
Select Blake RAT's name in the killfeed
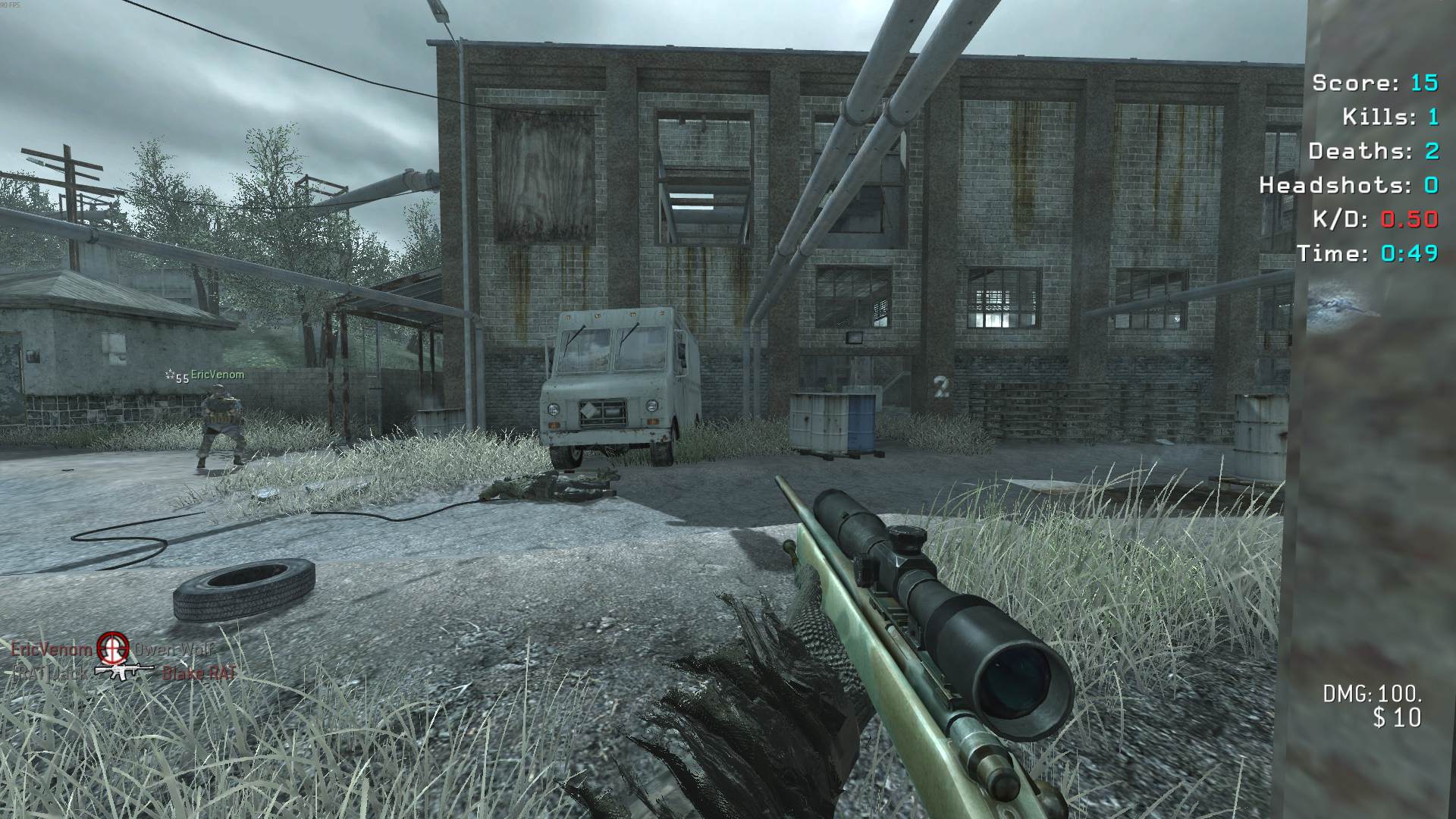tap(199, 673)
